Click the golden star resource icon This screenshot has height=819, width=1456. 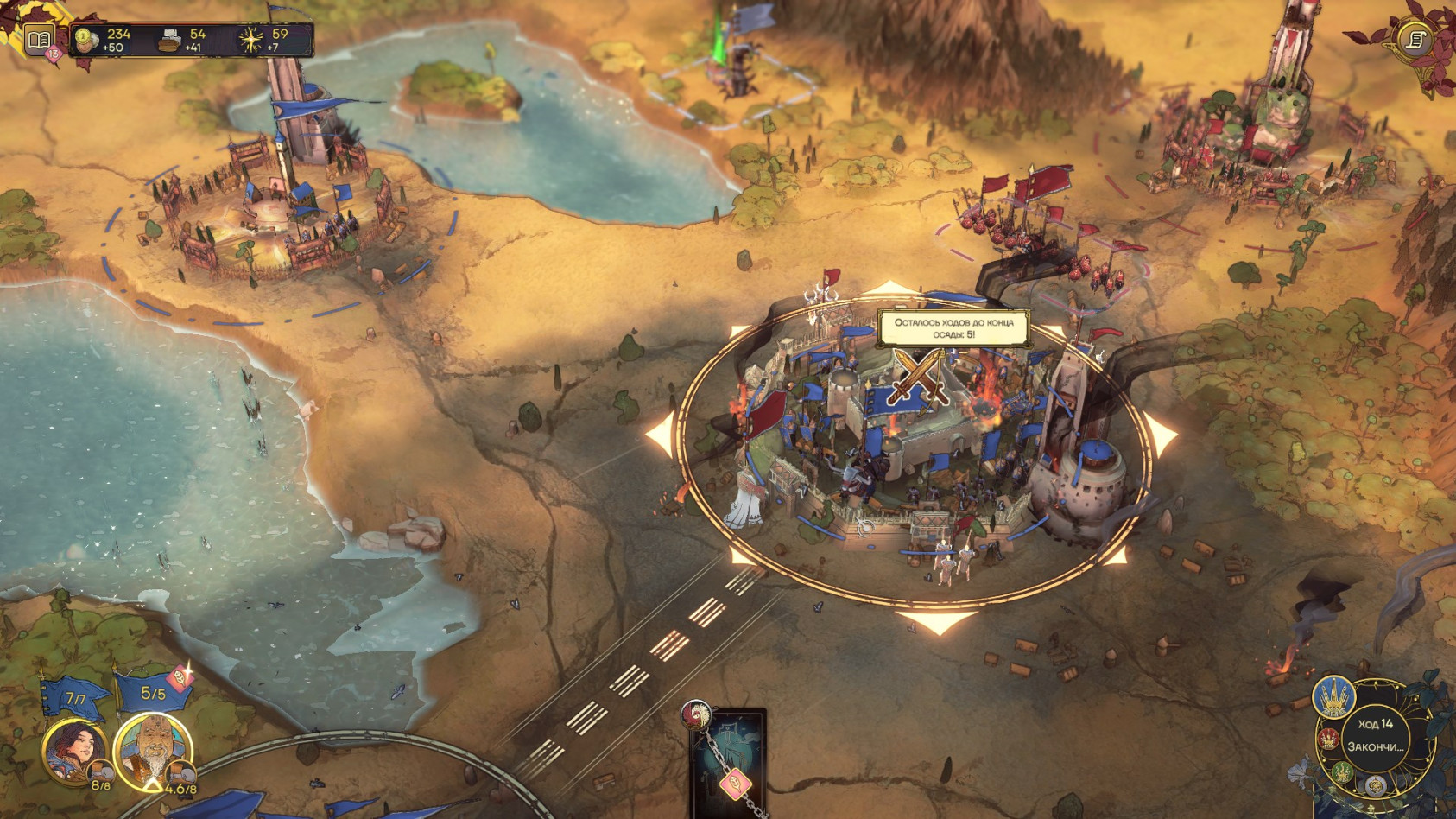pyautogui.click(x=251, y=40)
